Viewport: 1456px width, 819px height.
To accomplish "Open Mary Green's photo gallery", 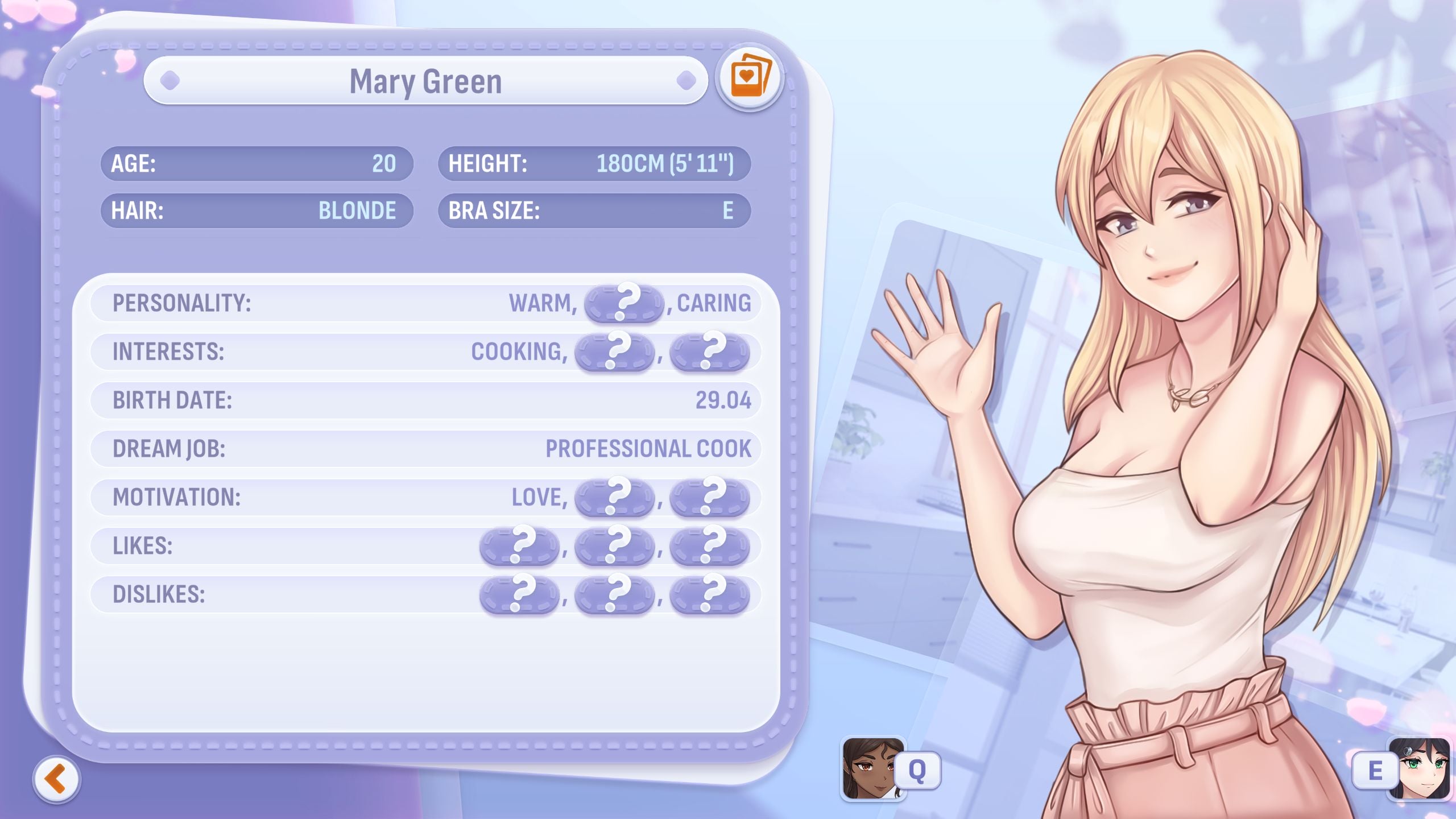I will pos(749,78).
